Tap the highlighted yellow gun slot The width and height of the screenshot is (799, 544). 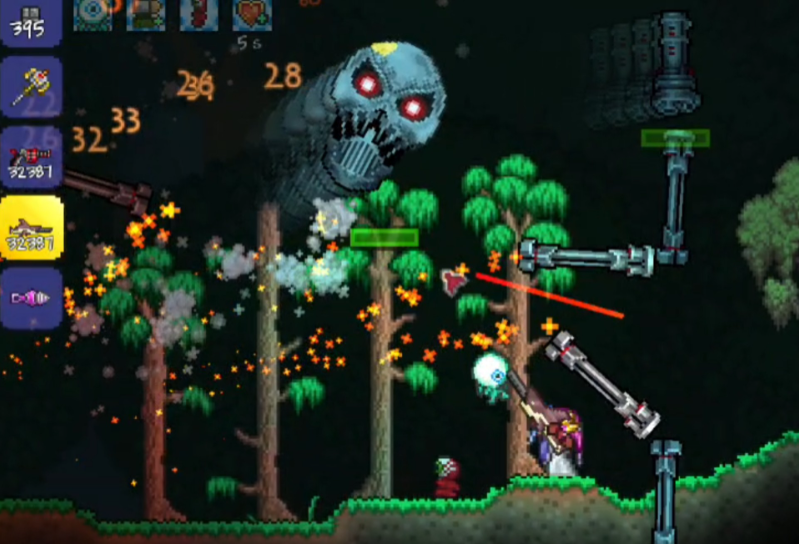point(30,228)
